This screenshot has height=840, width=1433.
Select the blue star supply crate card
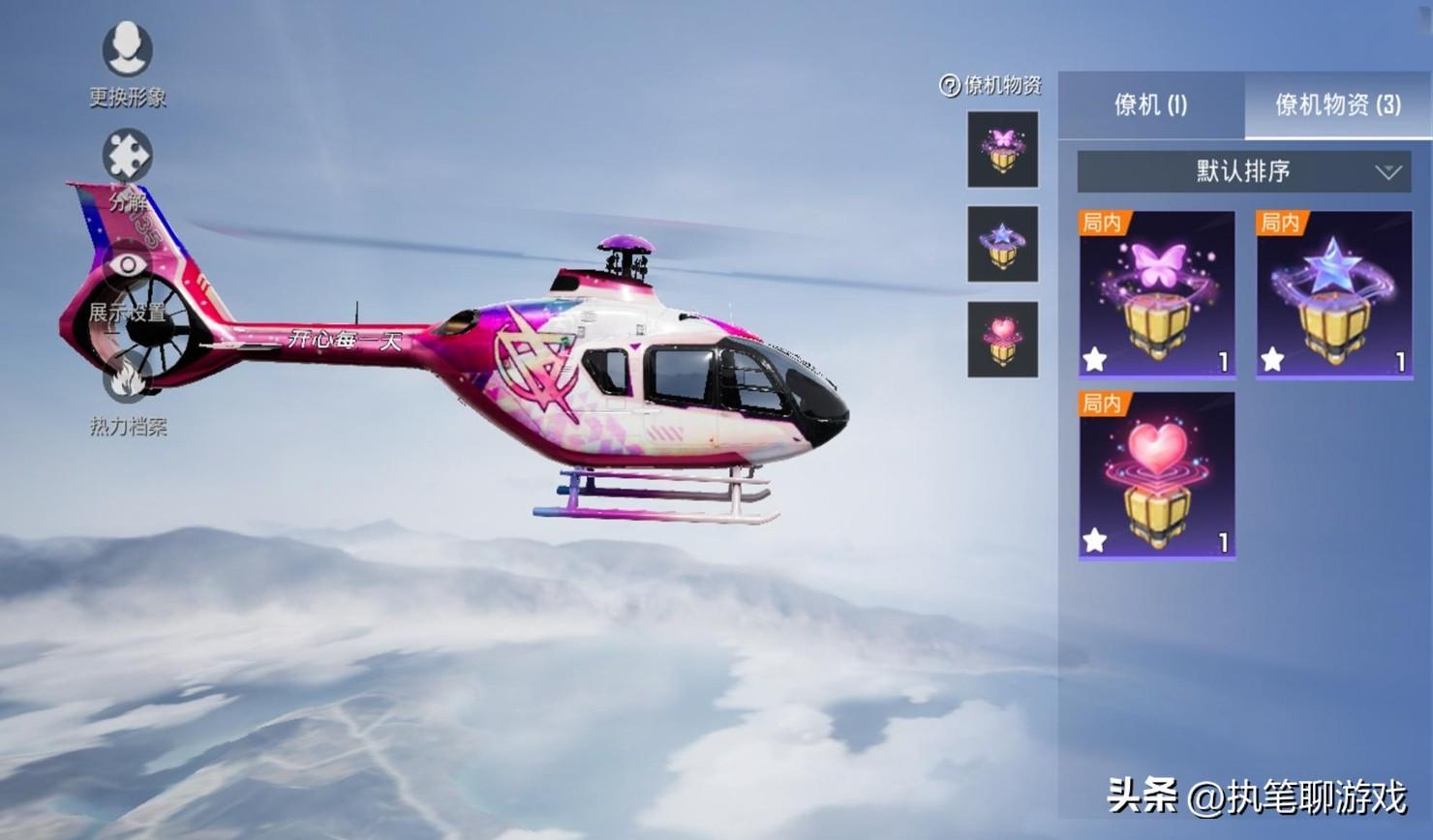point(1333,293)
